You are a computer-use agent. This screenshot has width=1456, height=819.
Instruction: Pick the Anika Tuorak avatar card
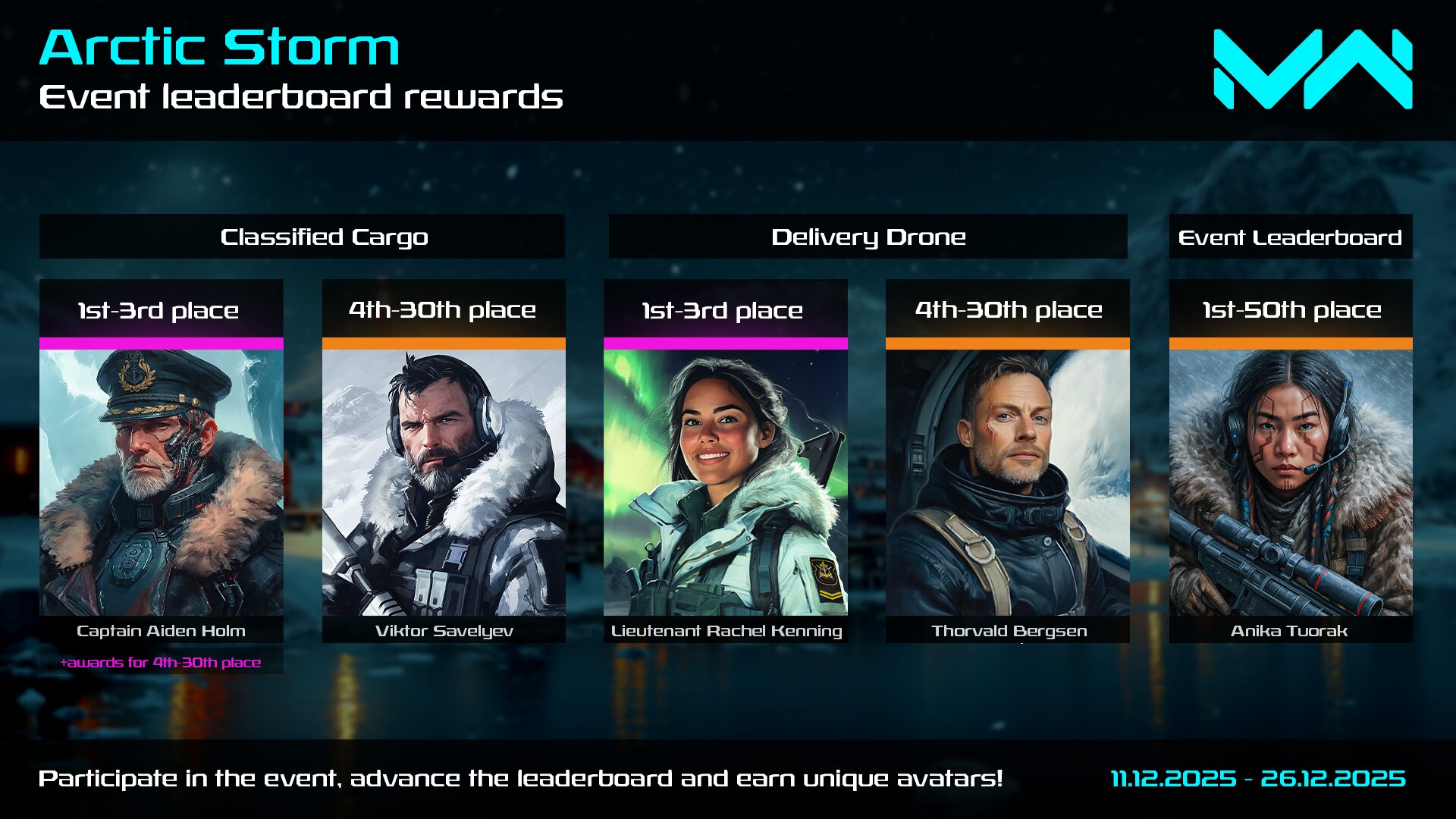(x=1291, y=482)
